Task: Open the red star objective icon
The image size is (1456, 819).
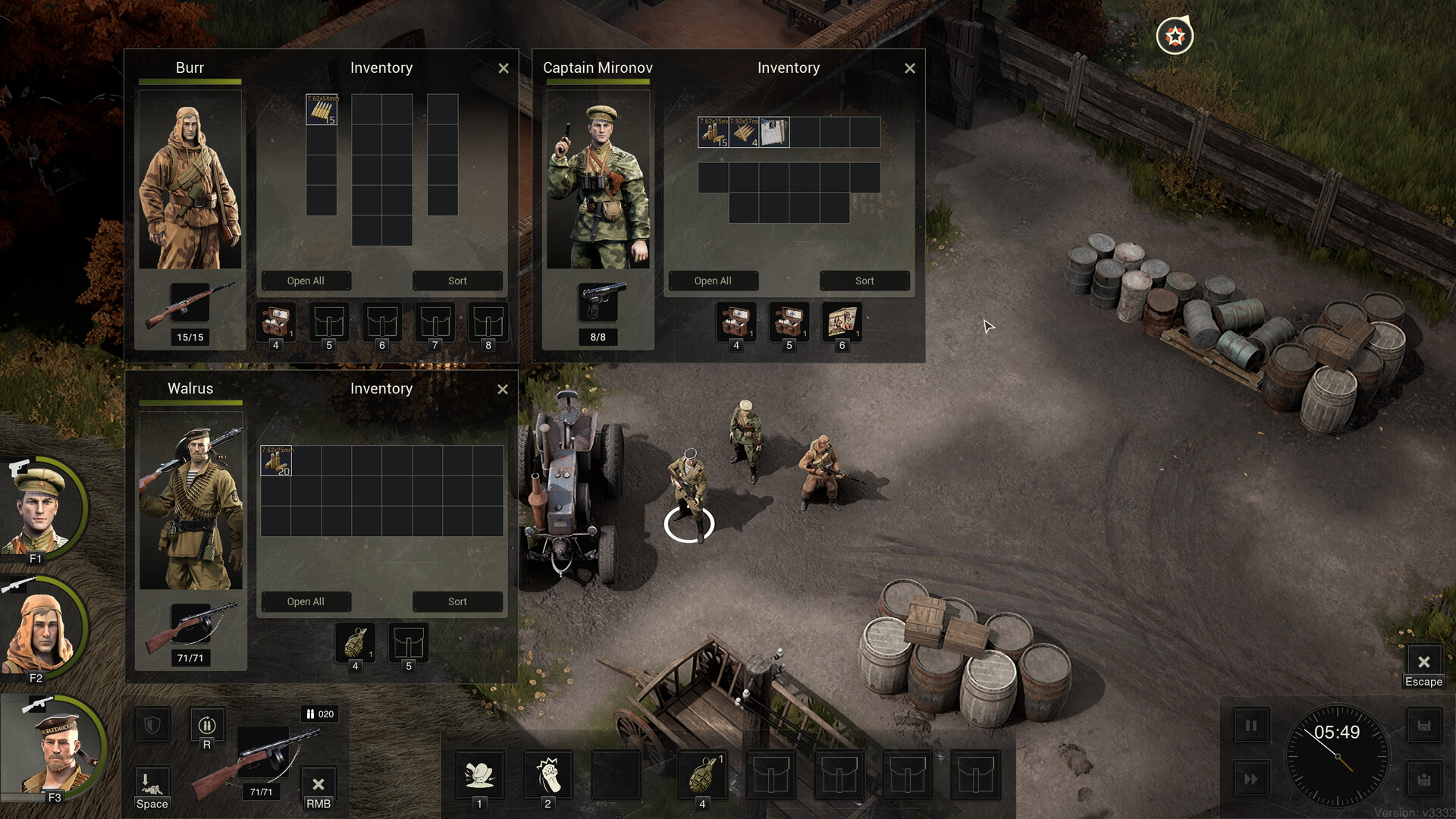Action: tap(1175, 36)
